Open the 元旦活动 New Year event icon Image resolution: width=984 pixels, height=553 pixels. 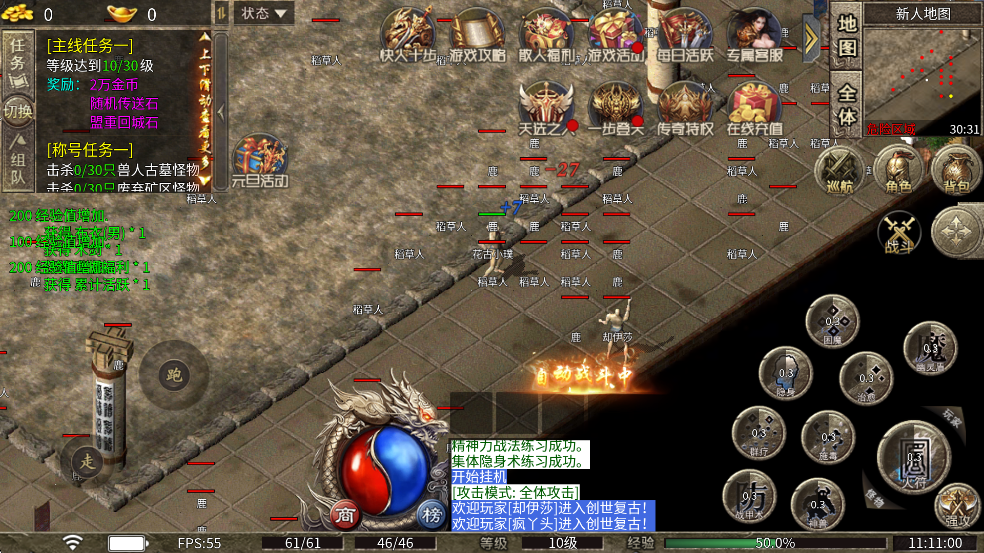coord(259,160)
